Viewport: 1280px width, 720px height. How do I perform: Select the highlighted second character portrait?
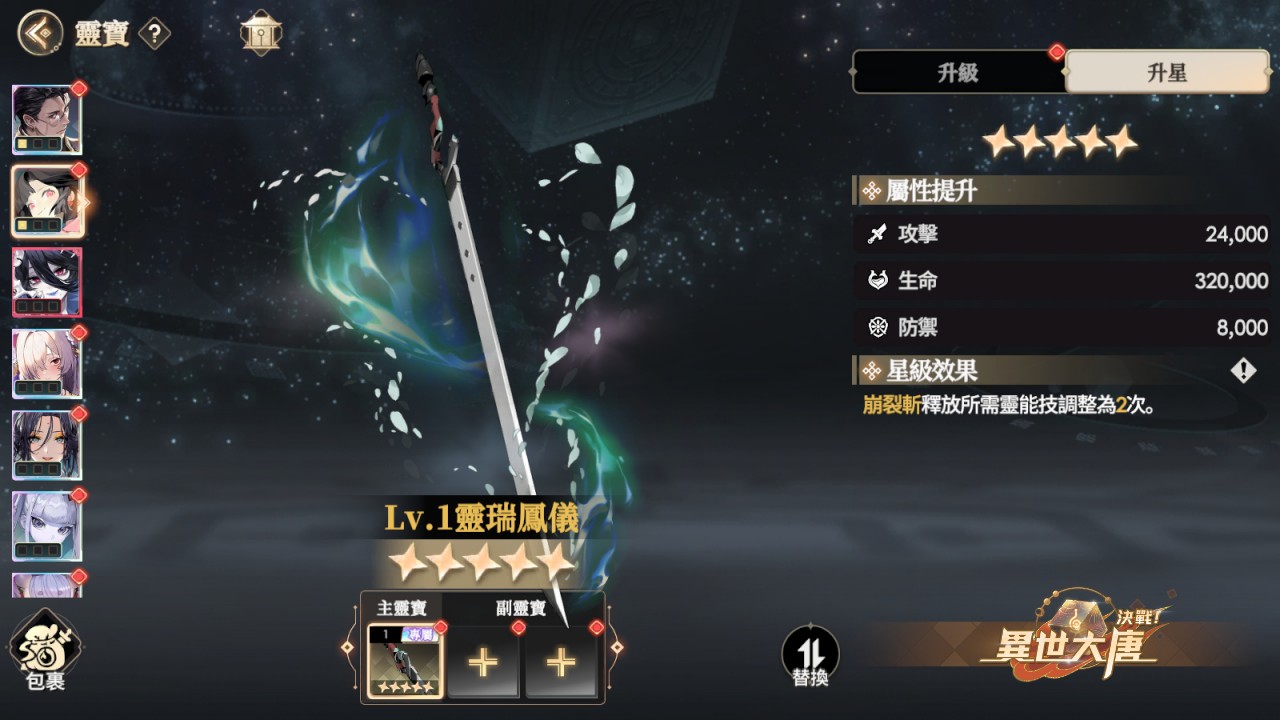(47, 201)
